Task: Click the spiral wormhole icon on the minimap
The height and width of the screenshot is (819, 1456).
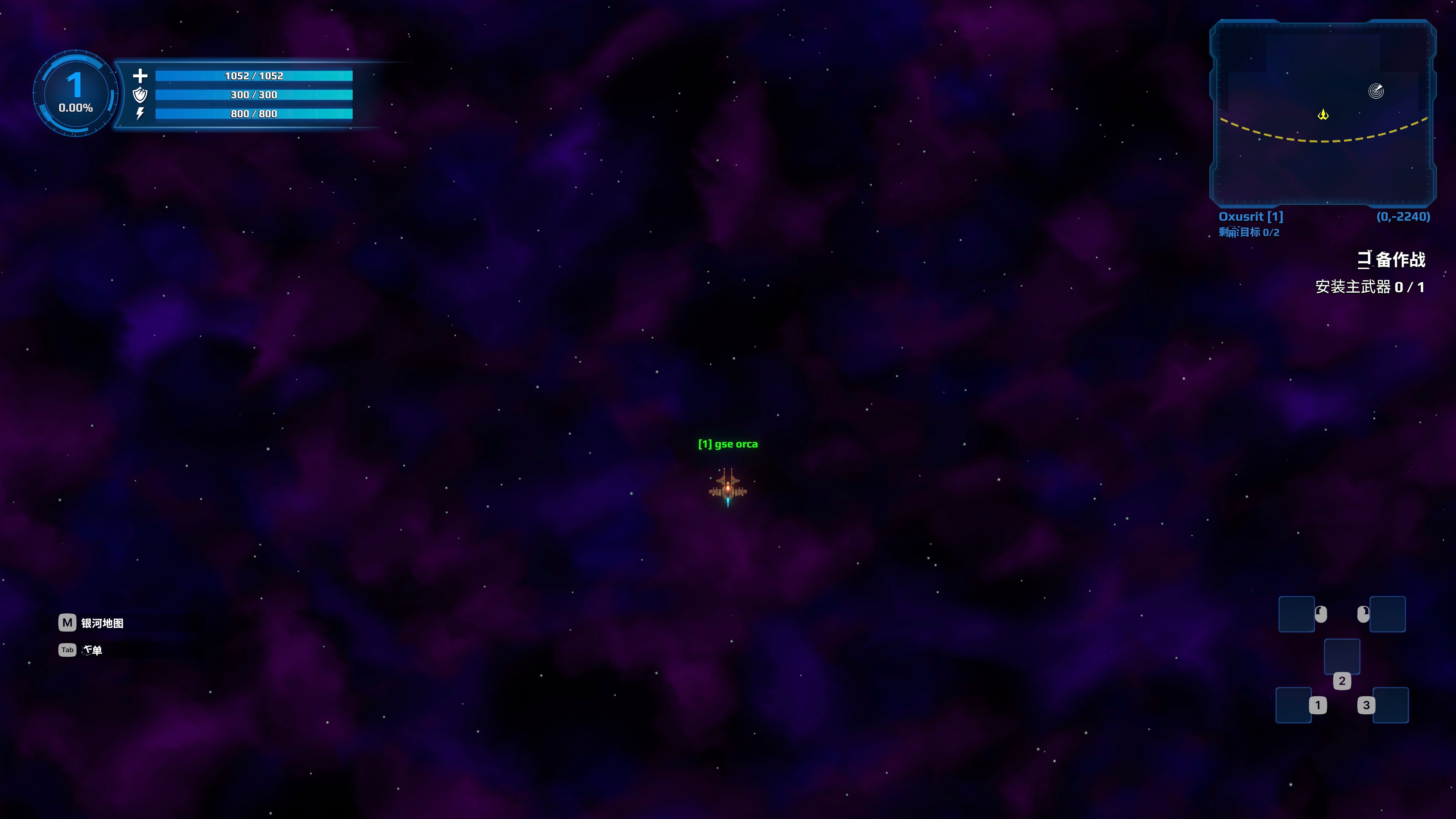Action: click(x=1376, y=90)
